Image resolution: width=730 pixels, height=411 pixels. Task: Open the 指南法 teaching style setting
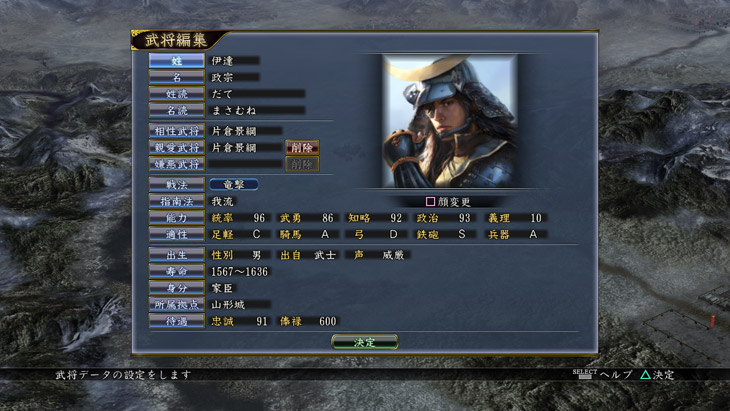coord(177,201)
